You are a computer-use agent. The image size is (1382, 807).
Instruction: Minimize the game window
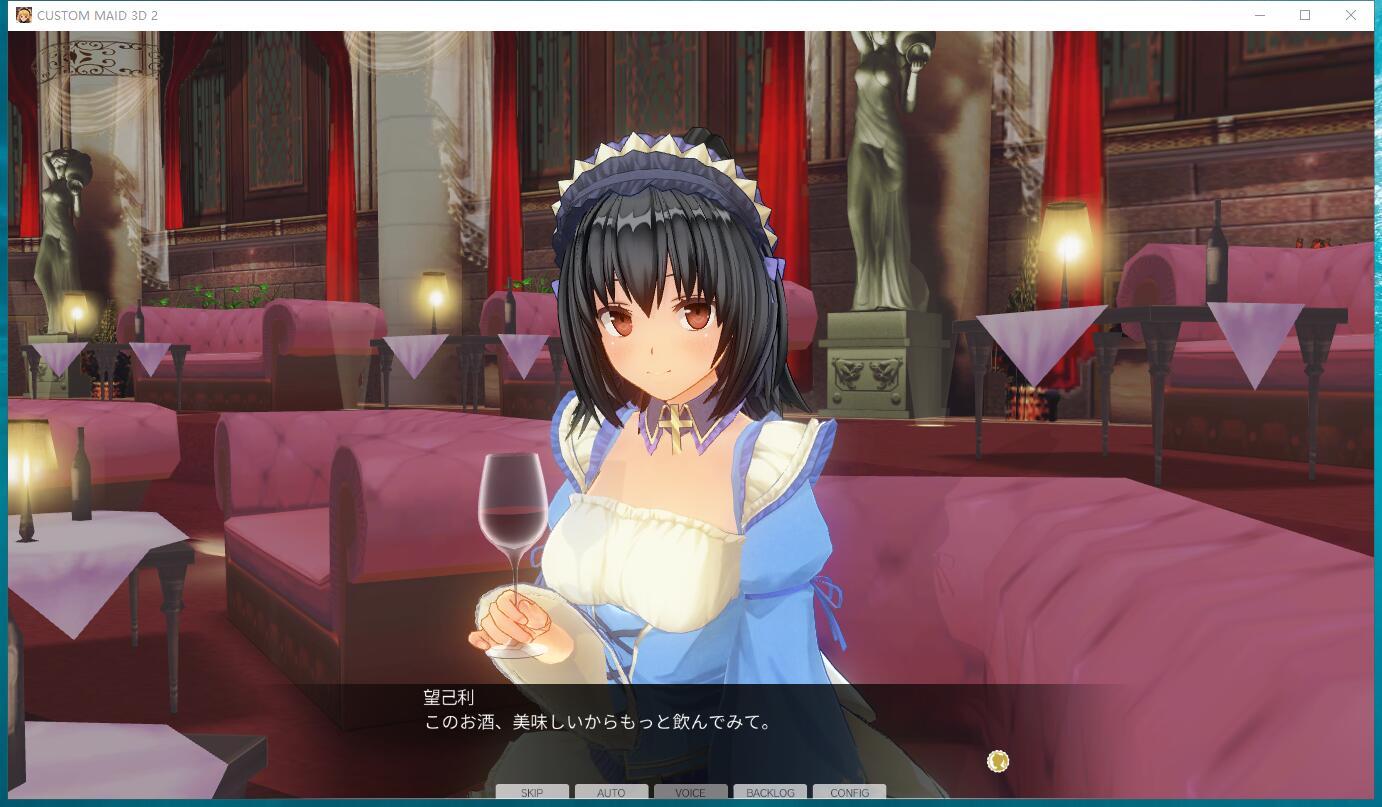point(1259,15)
